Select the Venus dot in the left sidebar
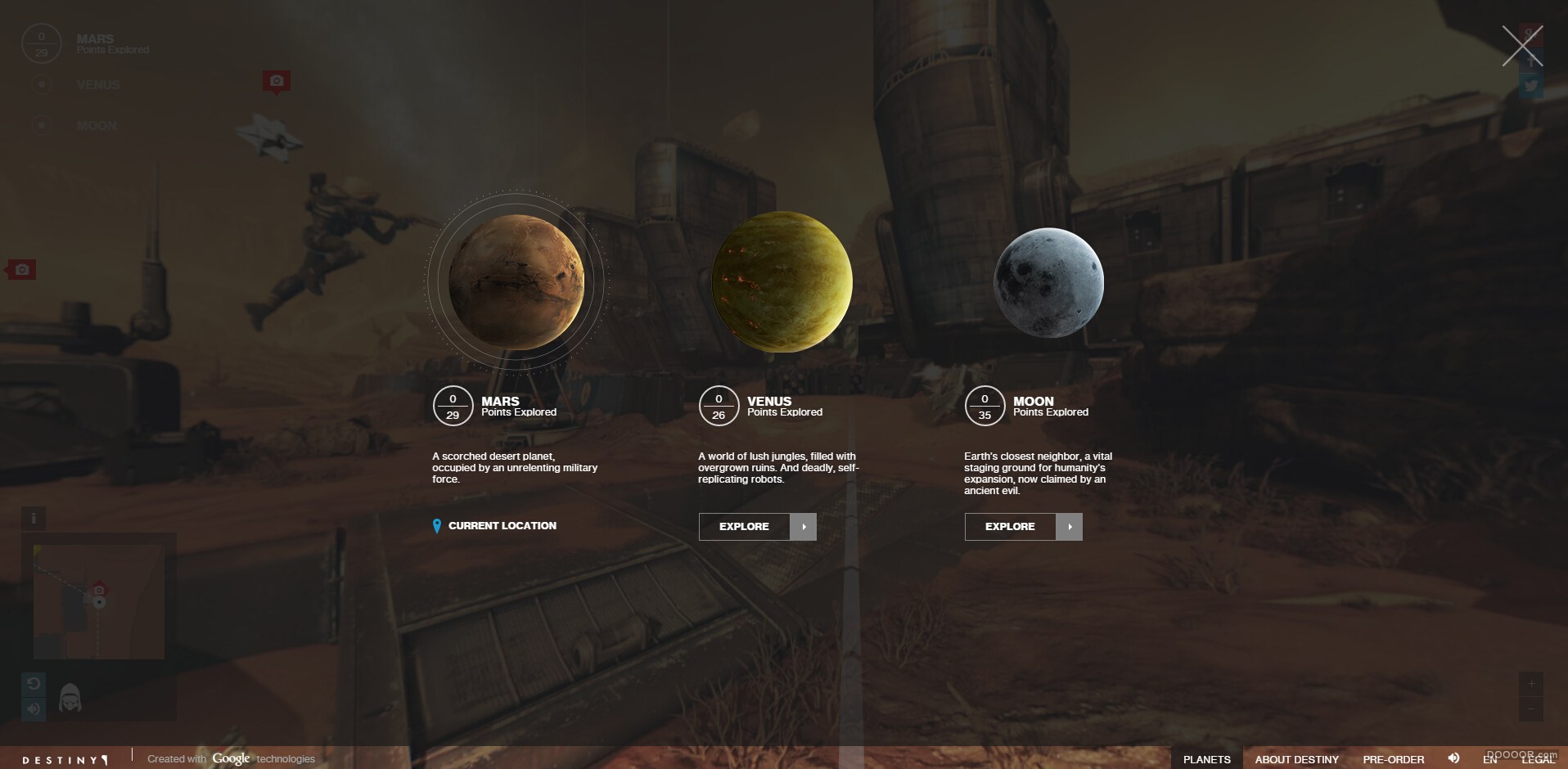 tap(41, 84)
